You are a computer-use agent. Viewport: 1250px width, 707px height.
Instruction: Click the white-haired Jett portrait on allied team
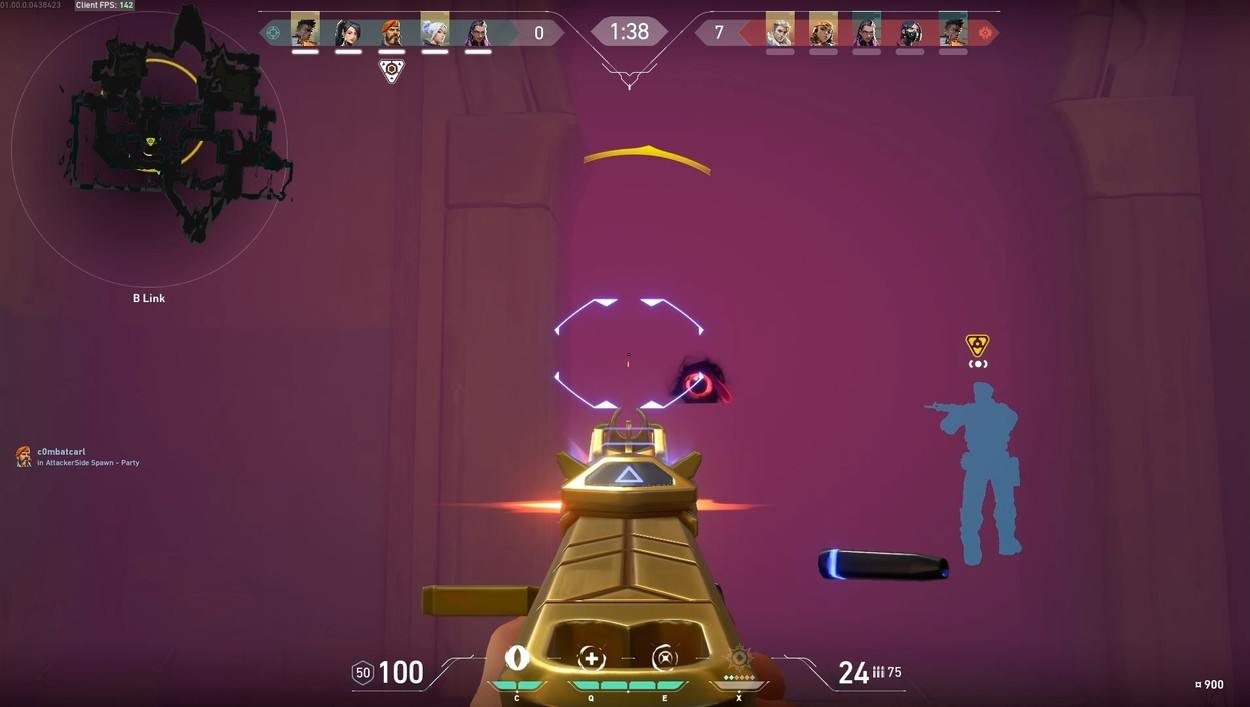435,32
